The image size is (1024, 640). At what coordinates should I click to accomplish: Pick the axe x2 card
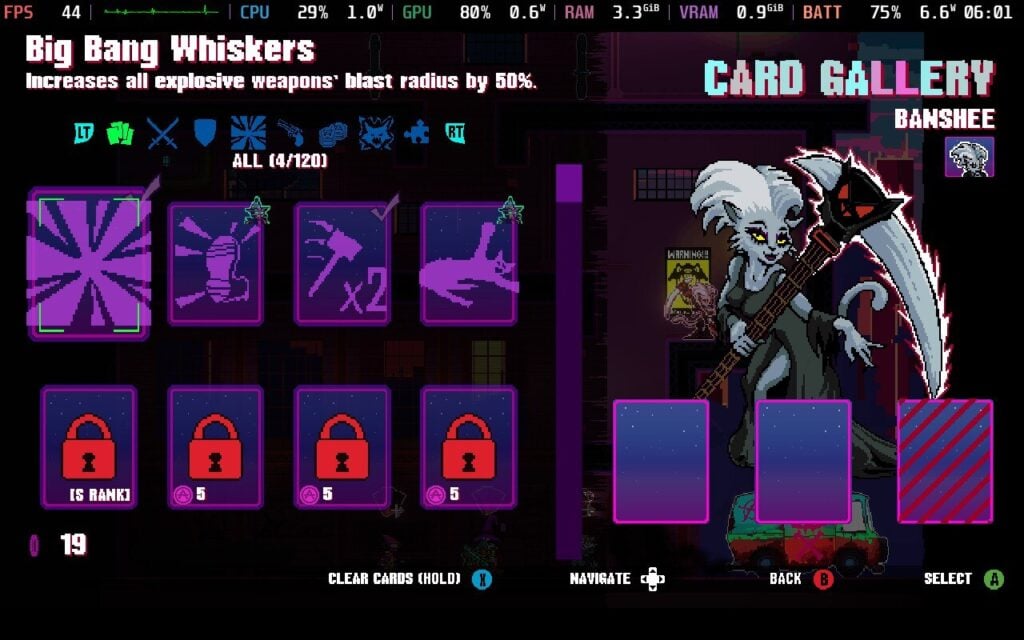[342, 264]
